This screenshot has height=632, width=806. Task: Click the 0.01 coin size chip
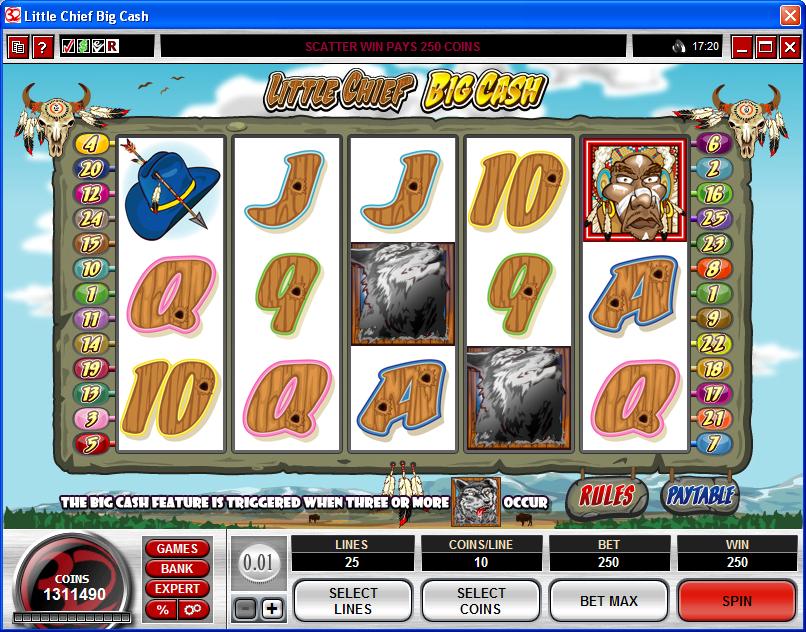pyautogui.click(x=258, y=563)
